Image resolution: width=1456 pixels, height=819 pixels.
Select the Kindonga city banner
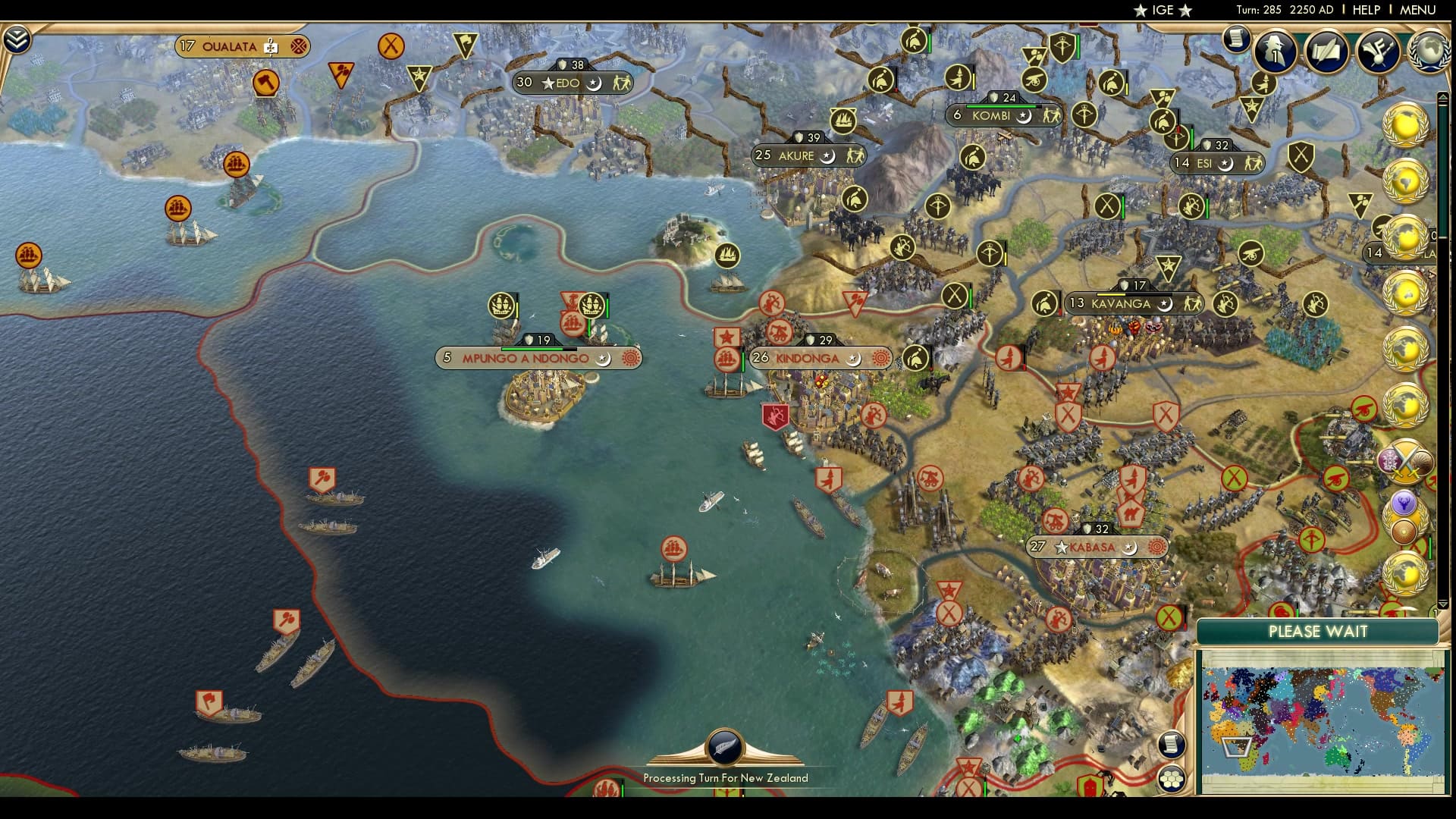[x=806, y=356]
